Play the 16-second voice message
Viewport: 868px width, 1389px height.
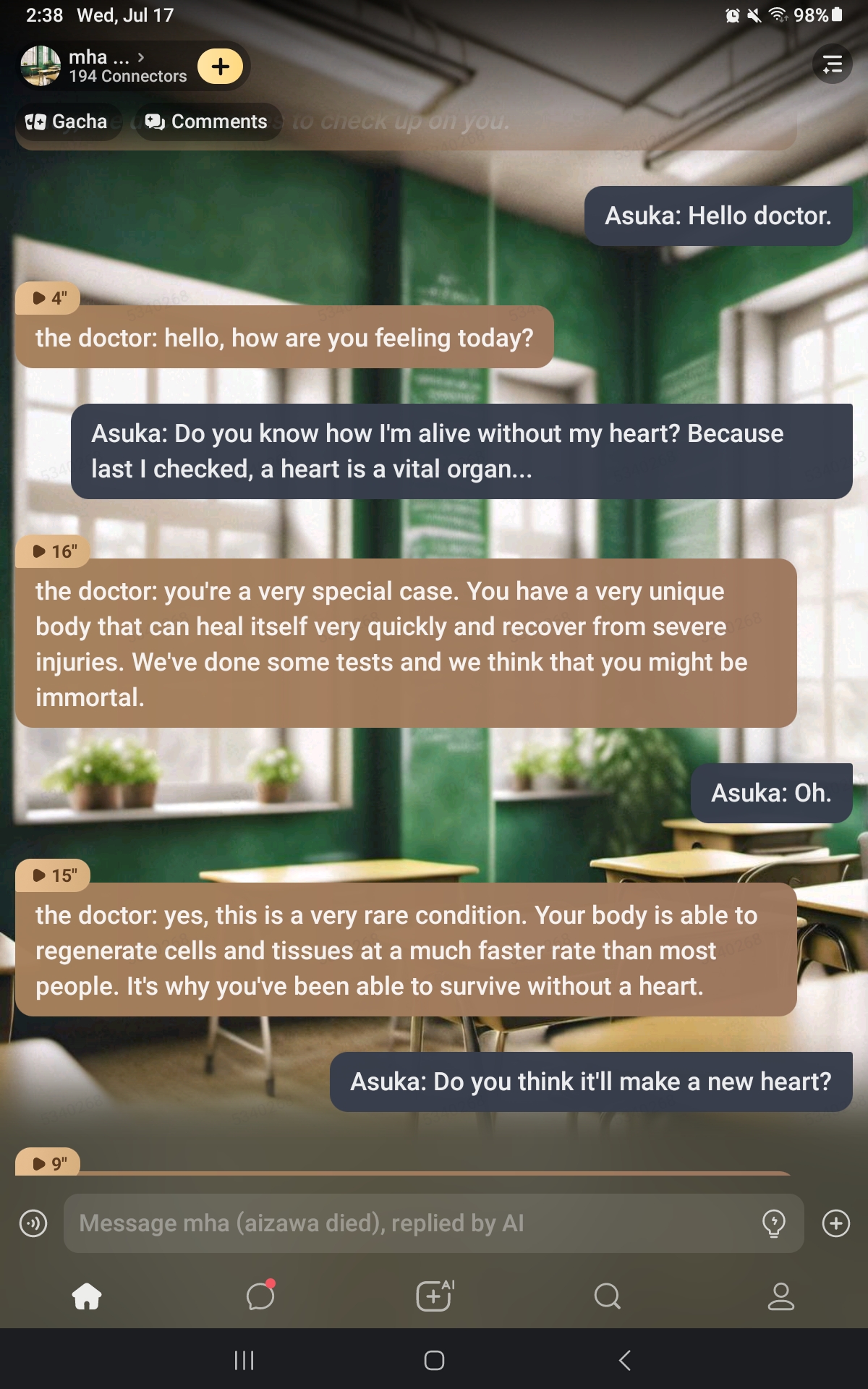coord(54,551)
